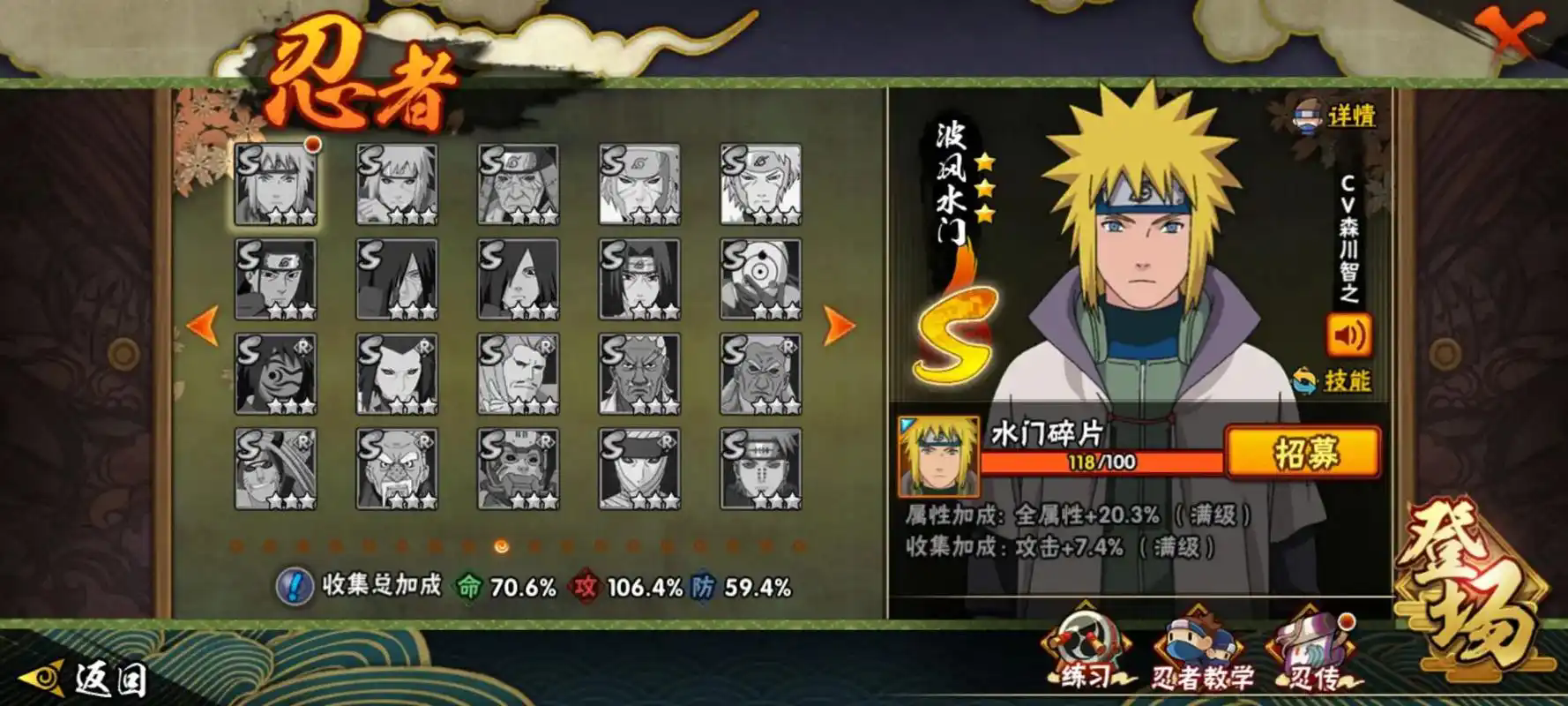Go to the previous ninja page
This screenshot has width=1568, height=706.
pos(203,326)
